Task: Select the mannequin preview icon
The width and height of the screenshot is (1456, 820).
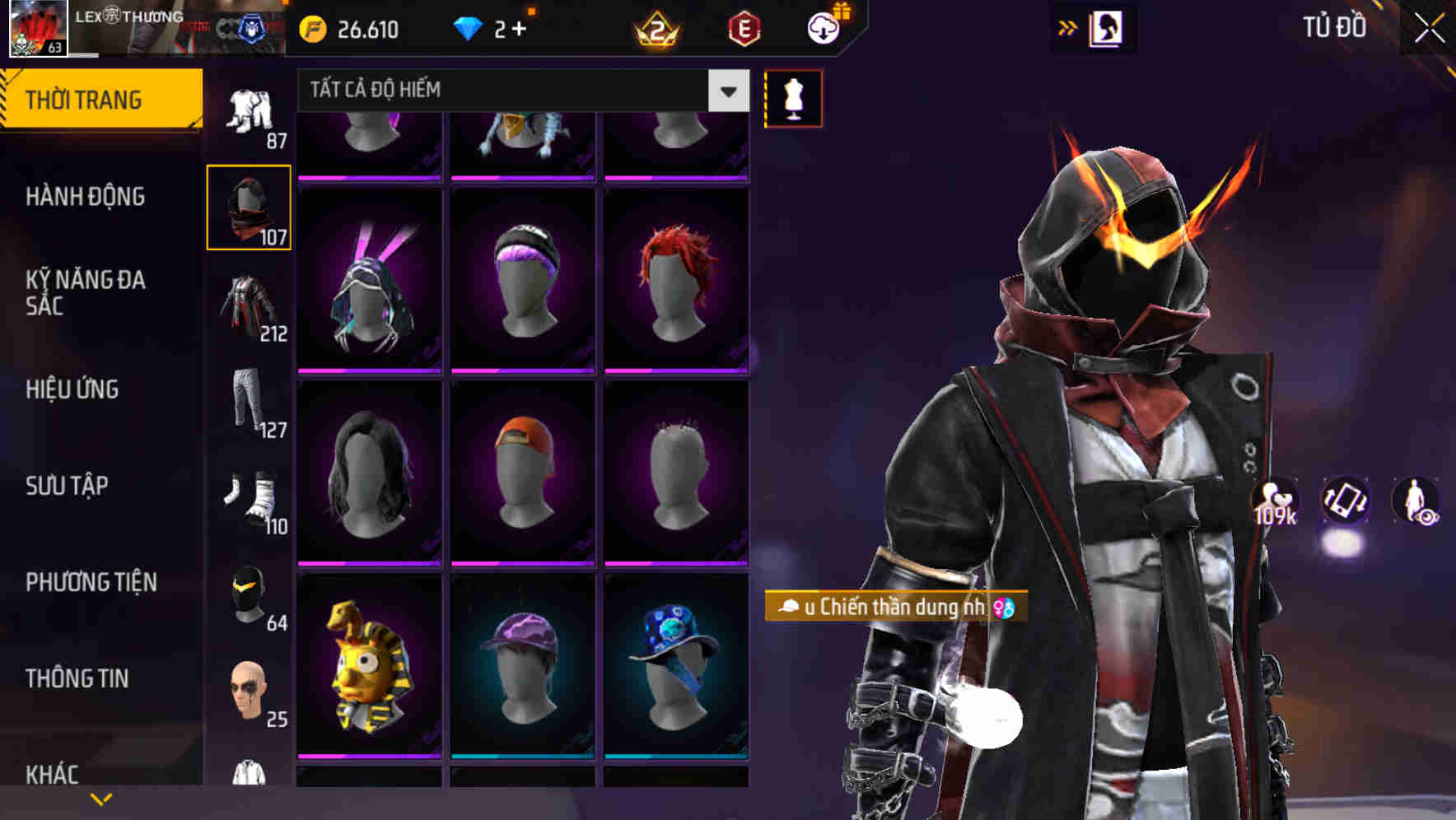Action: pos(792,98)
